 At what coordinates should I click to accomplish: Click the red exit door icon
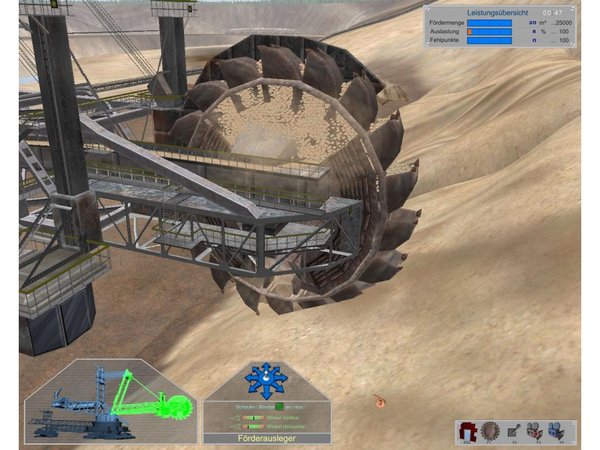click(x=467, y=431)
